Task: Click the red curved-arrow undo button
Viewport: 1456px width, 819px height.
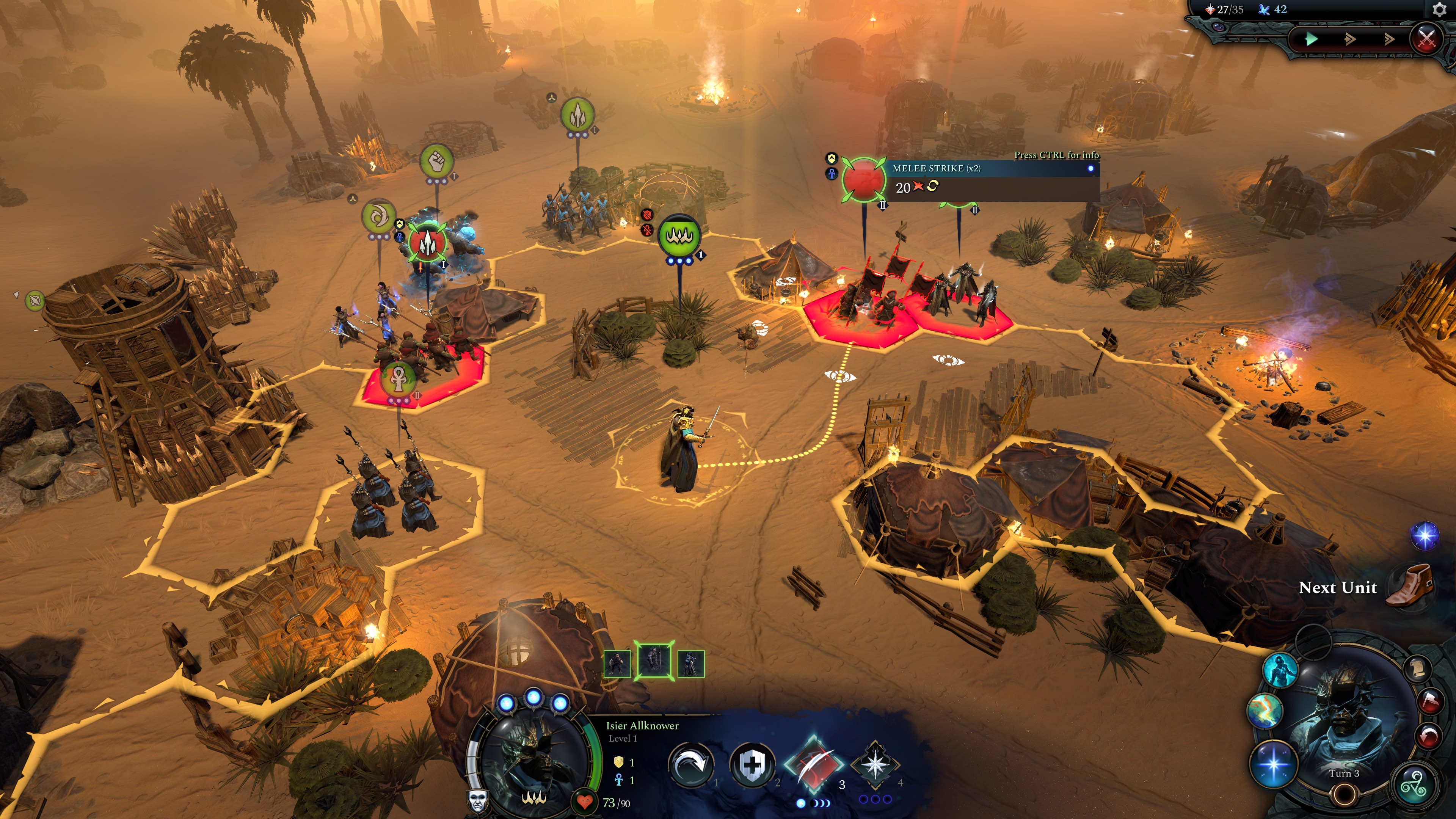Action: click(x=1429, y=735)
